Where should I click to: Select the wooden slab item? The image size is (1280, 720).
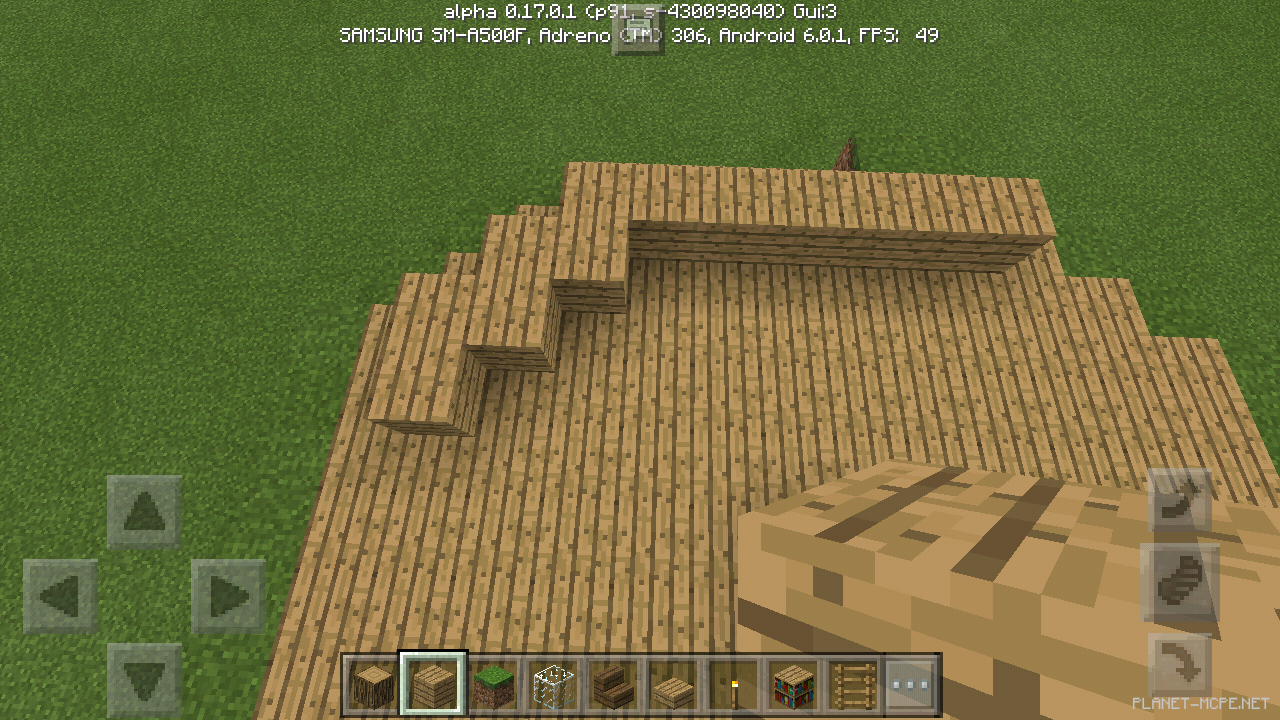671,684
